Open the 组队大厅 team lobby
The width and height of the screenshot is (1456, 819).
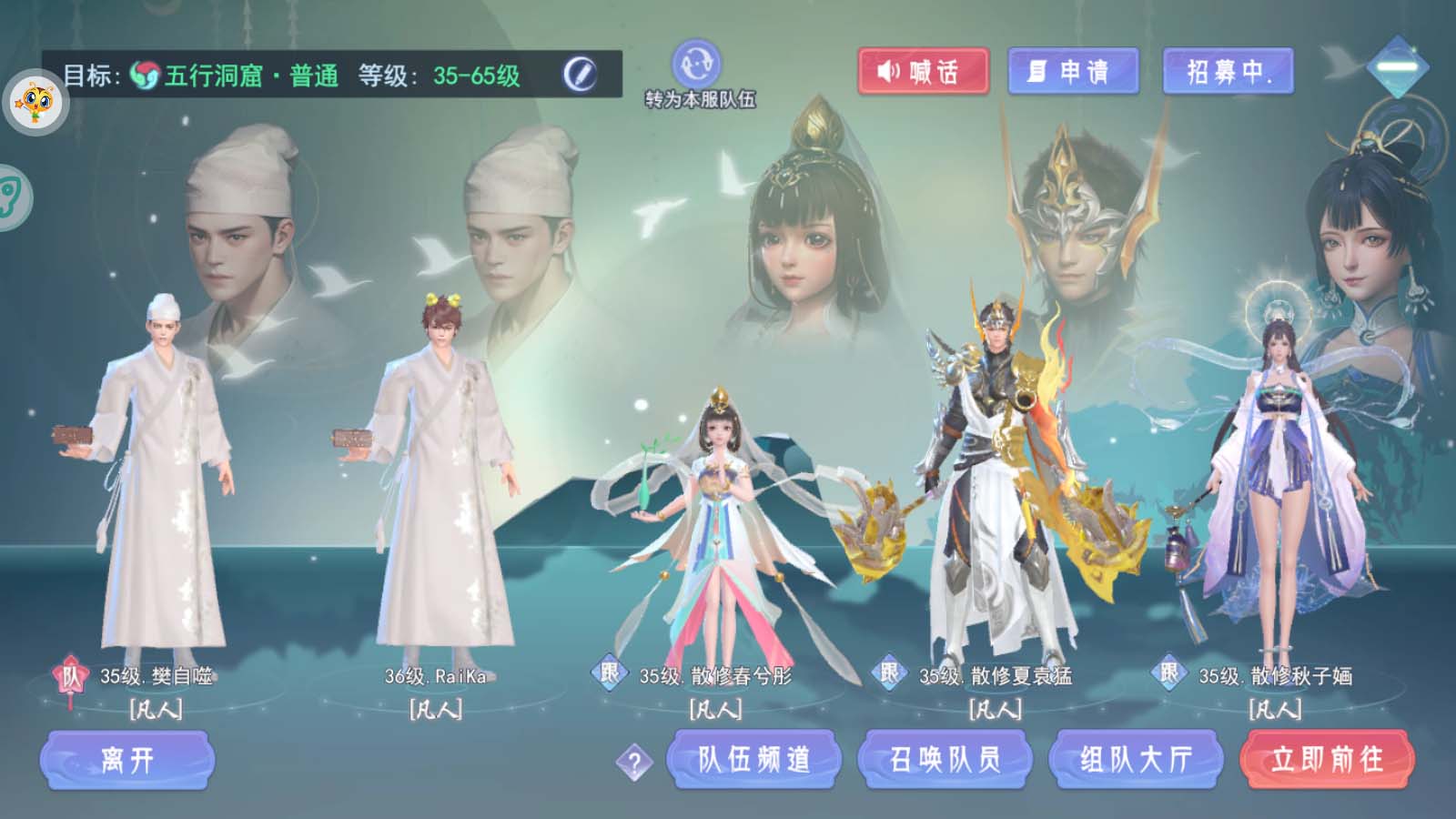[1136, 760]
